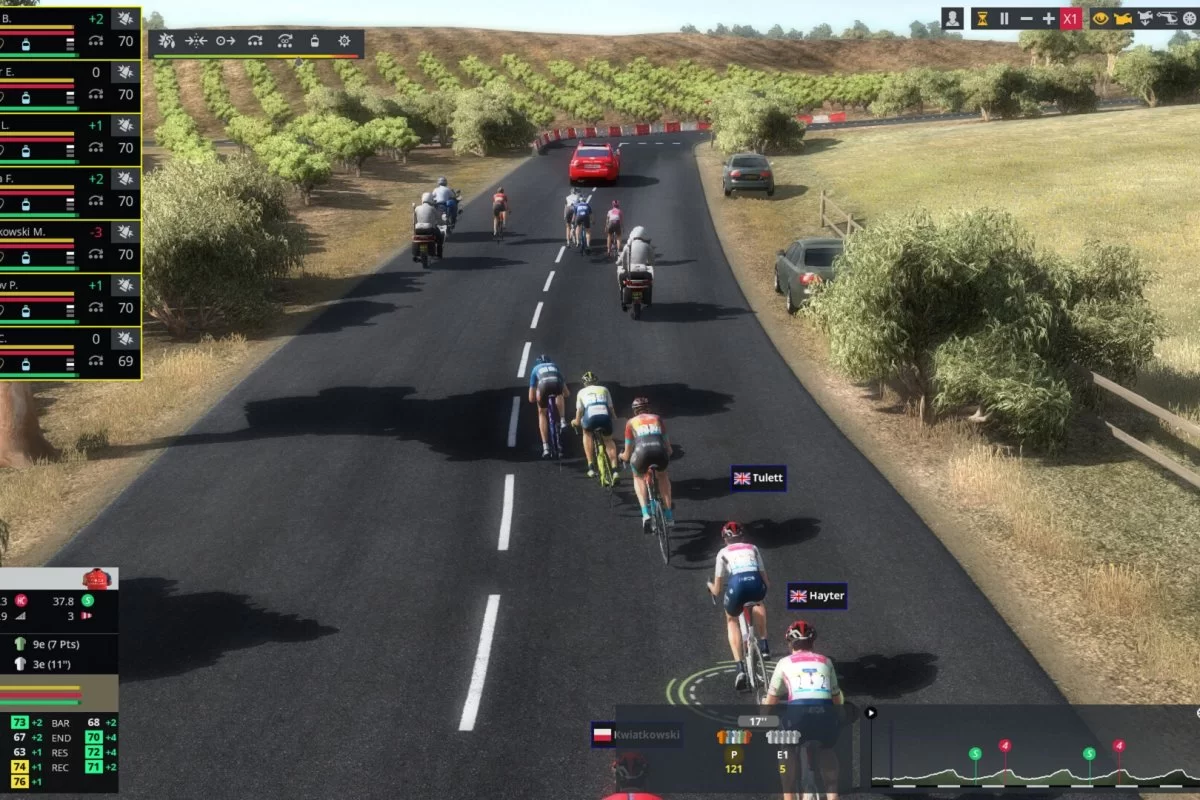Select the water bottle order in action bar
The width and height of the screenshot is (1200, 800).
pos(314,41)
